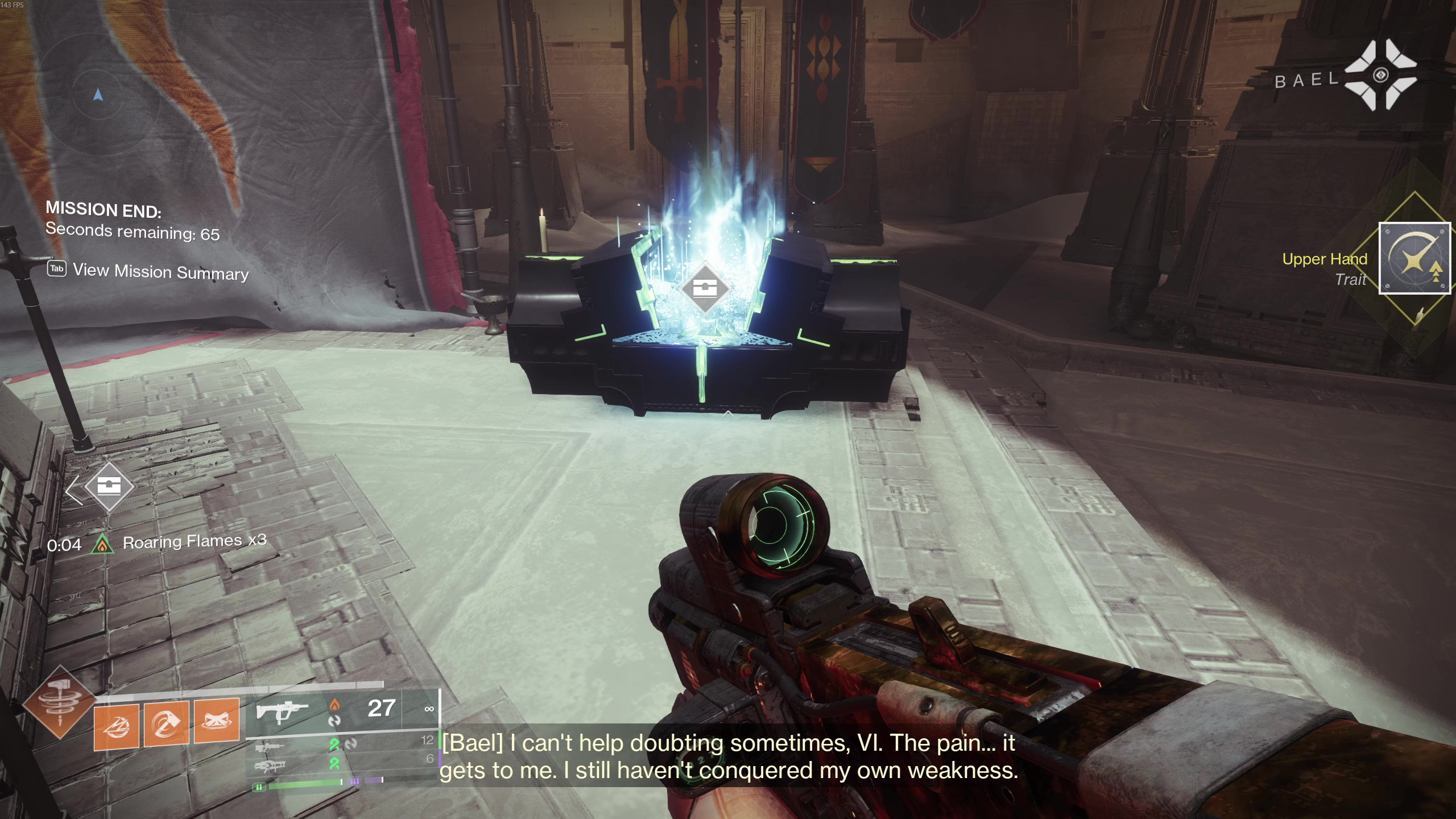This screenshot has width=1456, height=819.
Task: Use the throwing hammer melee ability
Action: [167, 723]
